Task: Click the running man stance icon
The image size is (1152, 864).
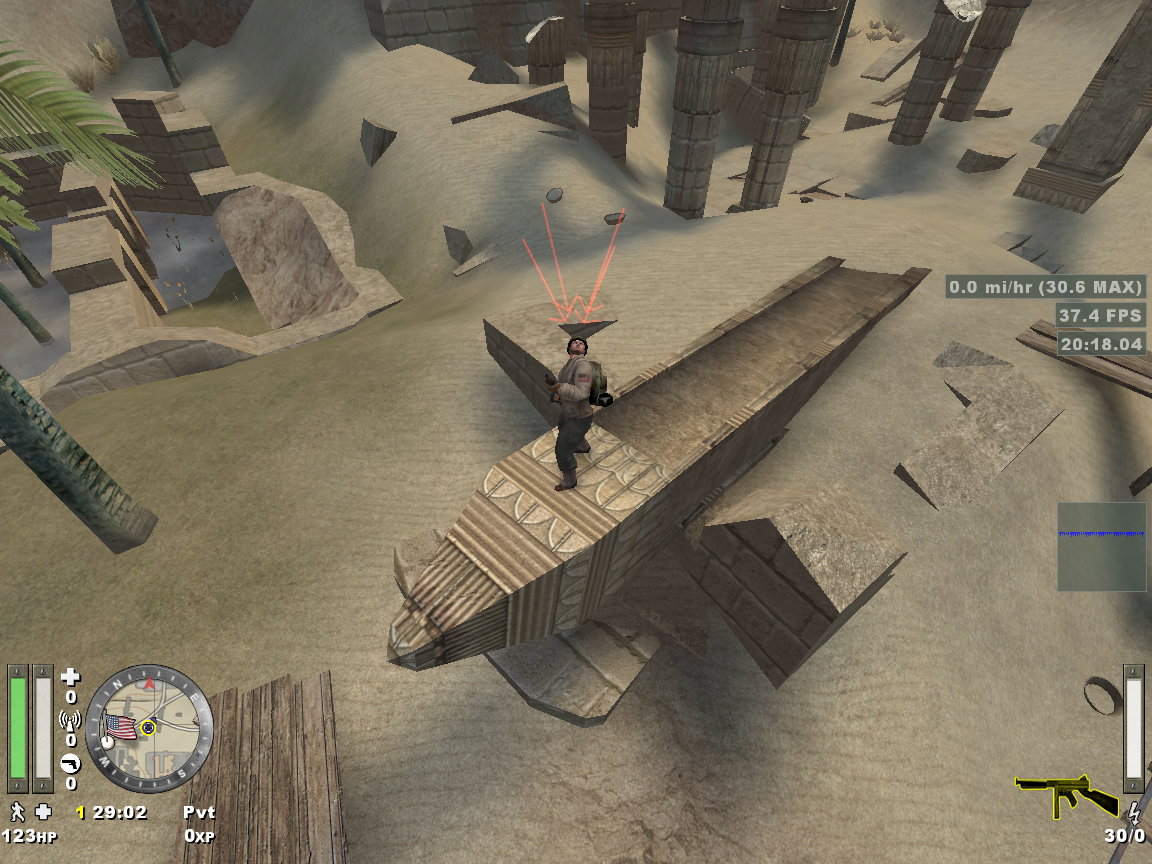Action: 17,811
